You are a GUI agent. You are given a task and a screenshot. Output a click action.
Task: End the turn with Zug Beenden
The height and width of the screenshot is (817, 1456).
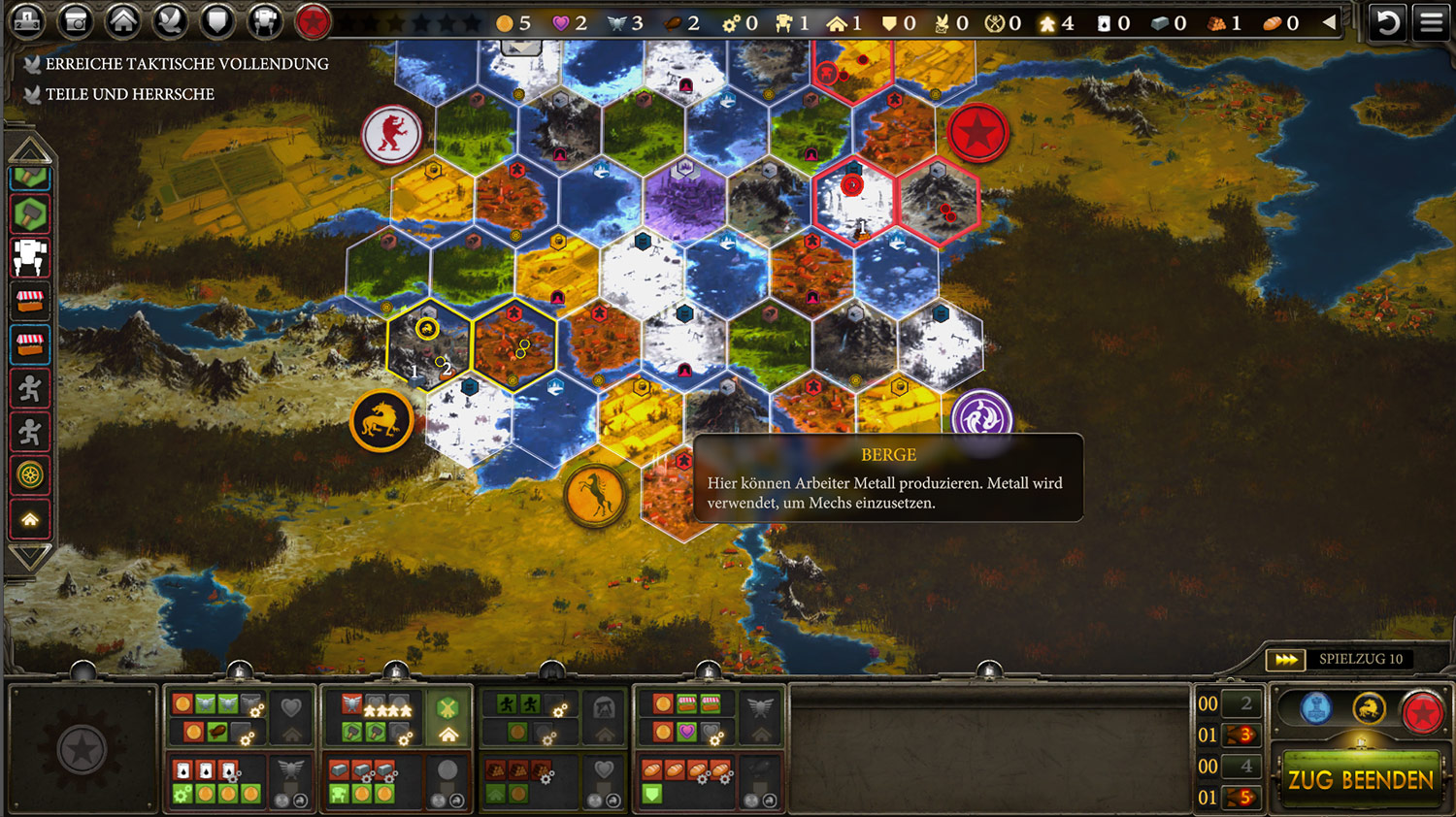click(x=1360, y=779)
